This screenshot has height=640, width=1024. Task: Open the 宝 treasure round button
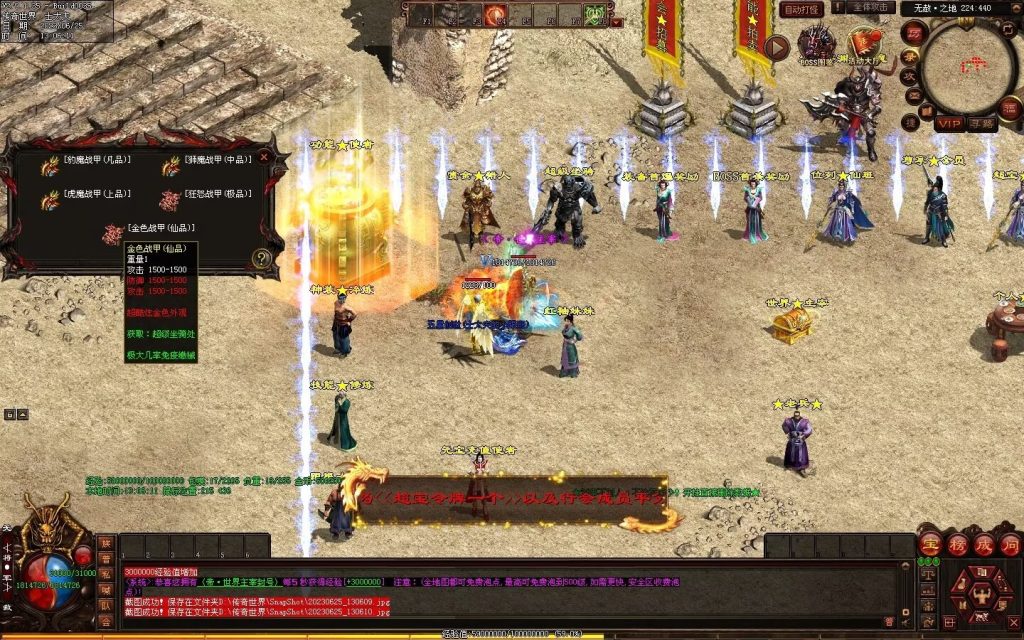pos(930,546)
